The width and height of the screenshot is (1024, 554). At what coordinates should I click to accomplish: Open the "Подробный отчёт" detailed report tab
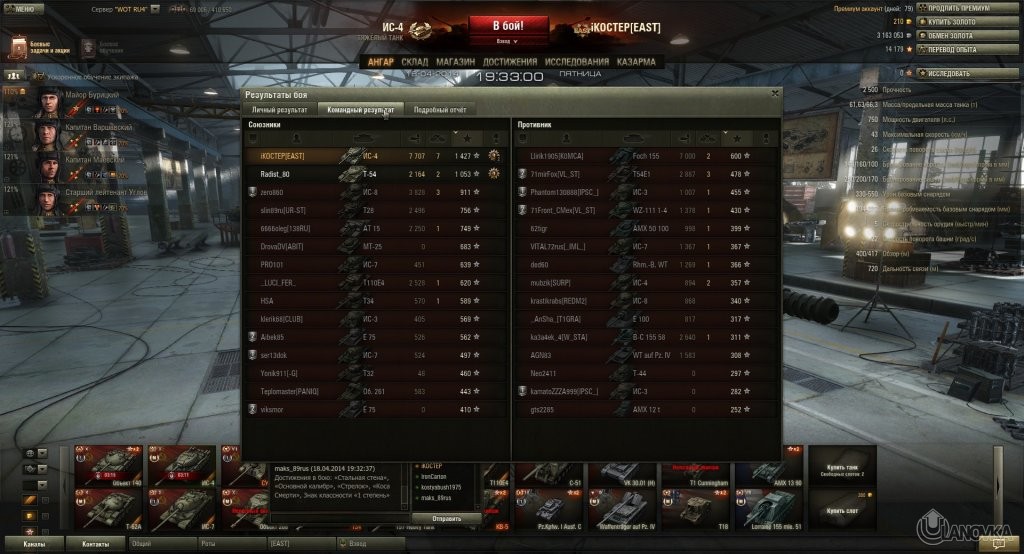[440, 109]
